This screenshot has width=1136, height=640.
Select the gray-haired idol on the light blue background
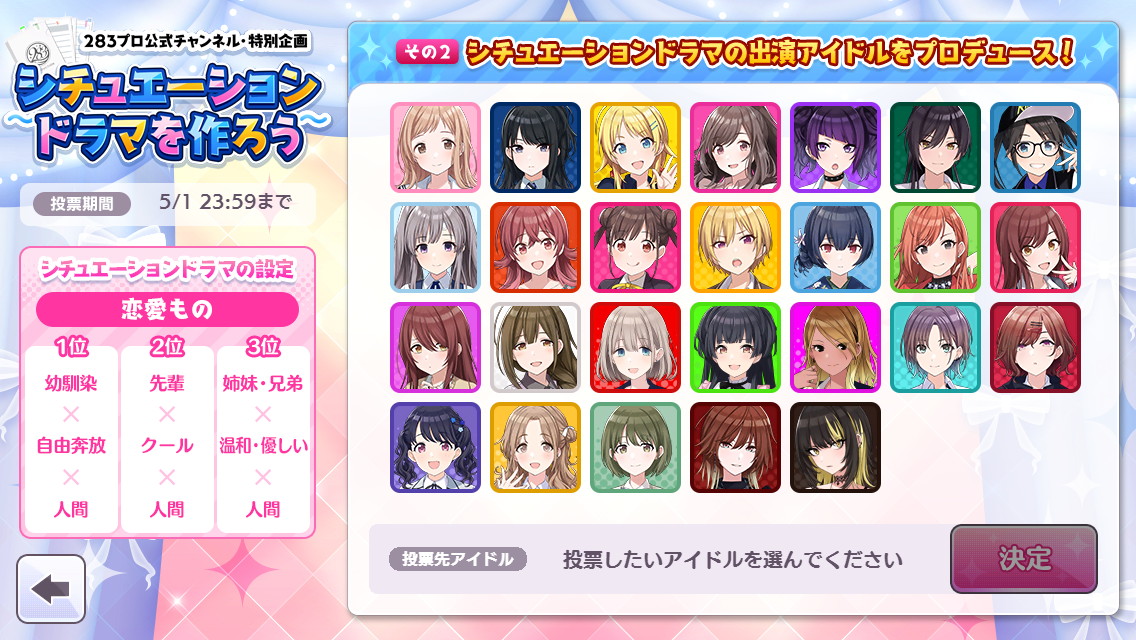point(435,247)
